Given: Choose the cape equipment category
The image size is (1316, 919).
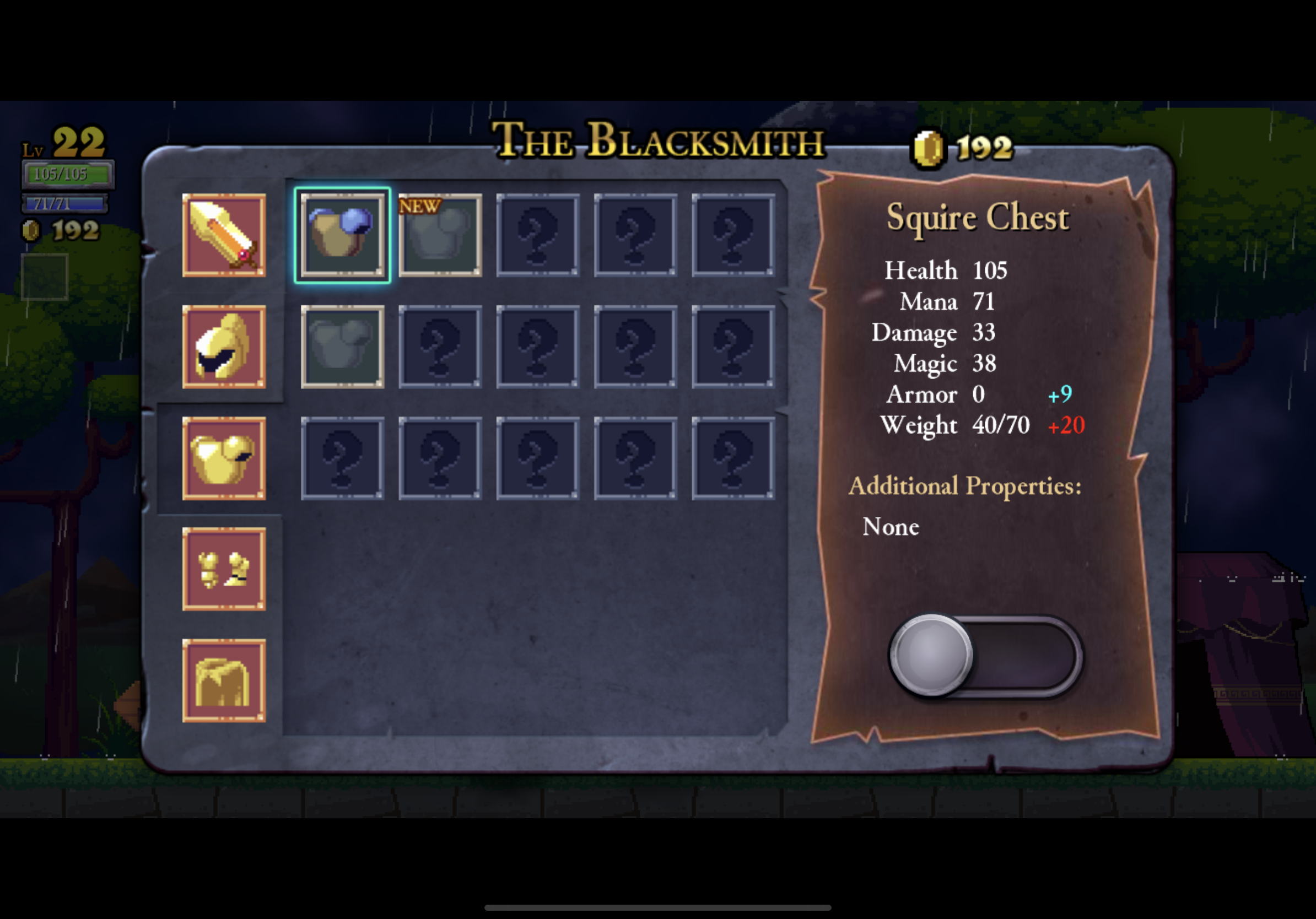Looking at the screenshot, I should [x=224, y=680].
